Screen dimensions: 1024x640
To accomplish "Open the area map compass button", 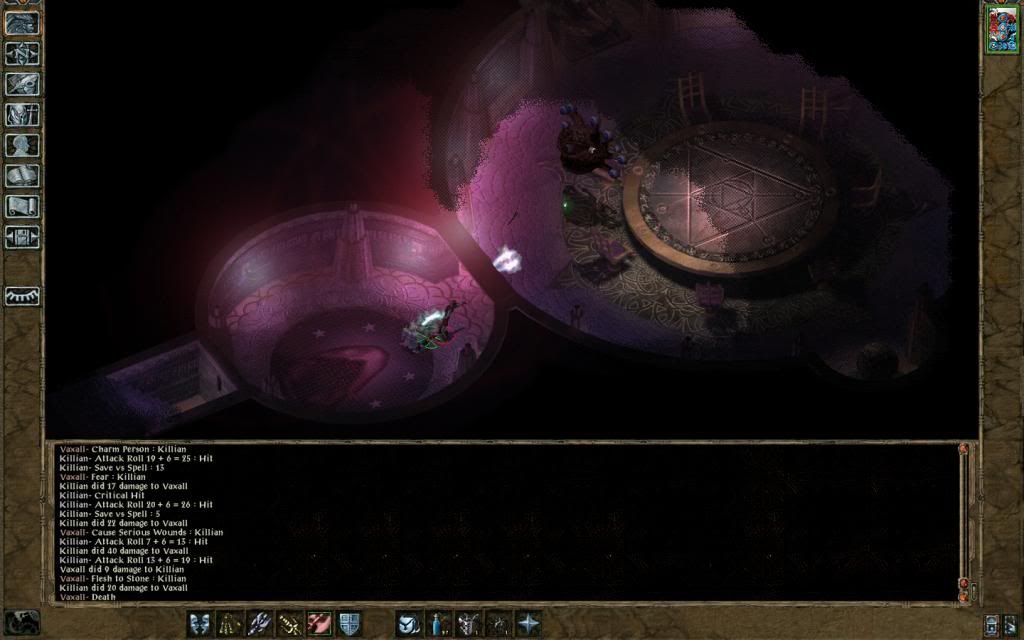I will (x=22, y=53).
